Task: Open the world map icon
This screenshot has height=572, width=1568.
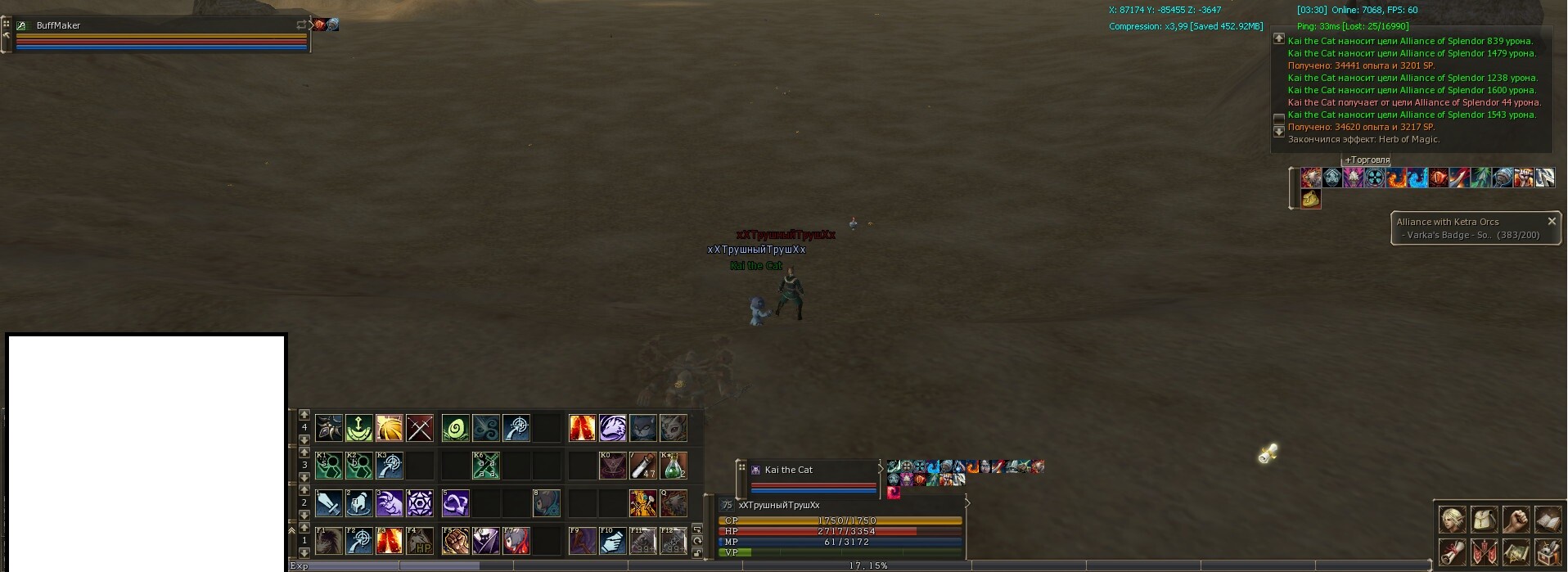Action: pos(1516,552)
